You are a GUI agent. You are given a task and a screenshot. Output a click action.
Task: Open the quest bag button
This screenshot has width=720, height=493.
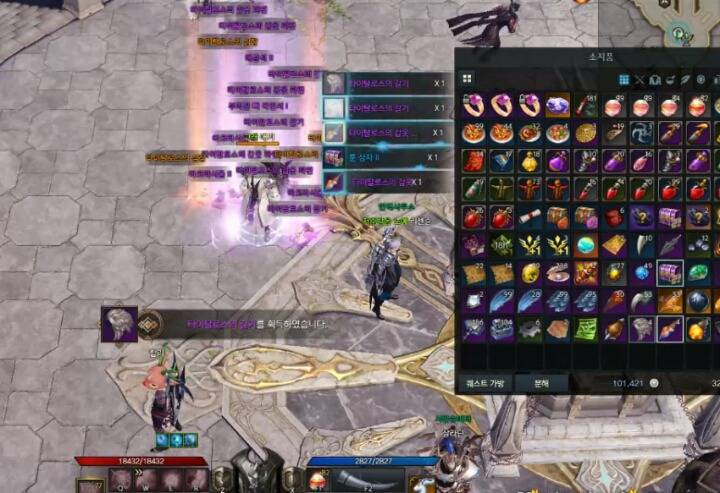pyautogui.click(x=485, y=383)
